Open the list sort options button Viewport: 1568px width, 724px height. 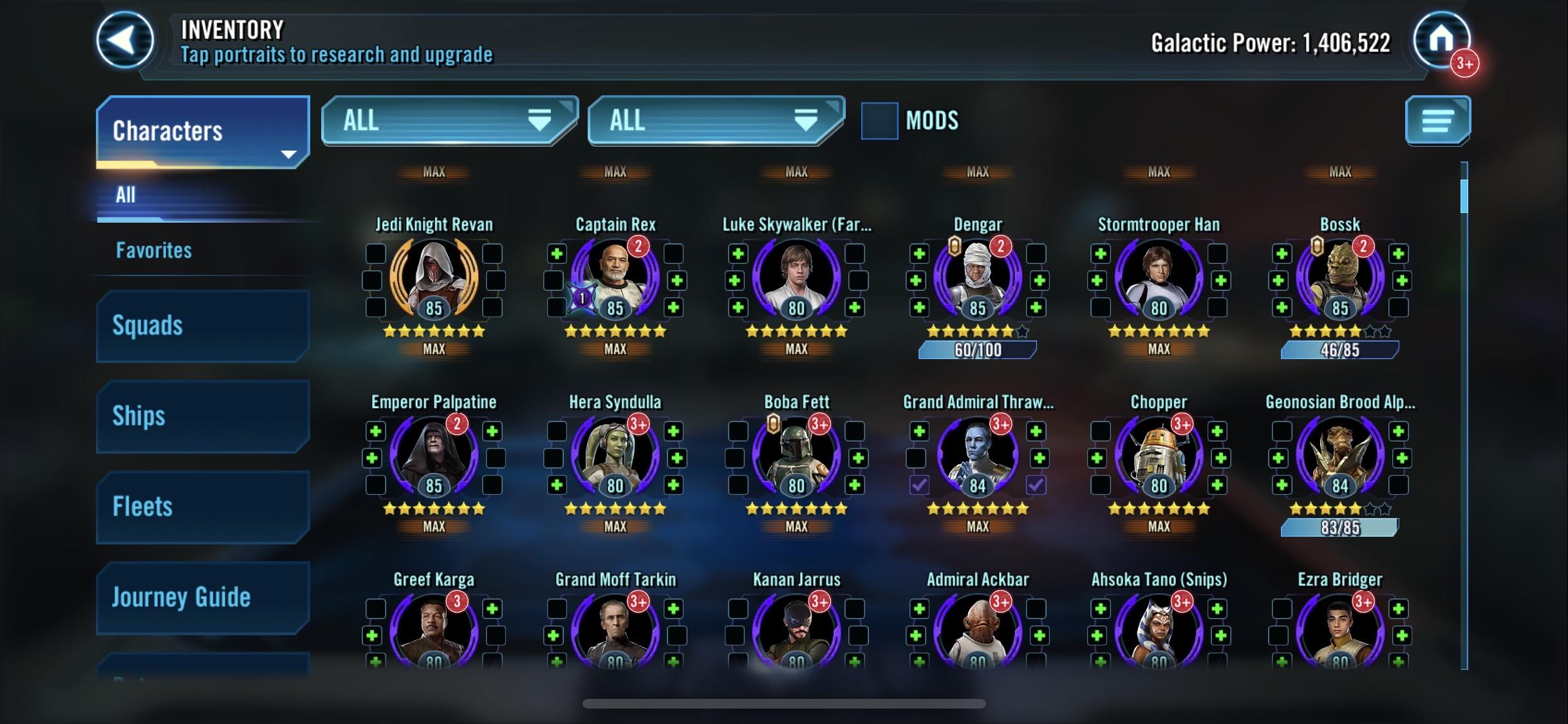point(1437,121)
